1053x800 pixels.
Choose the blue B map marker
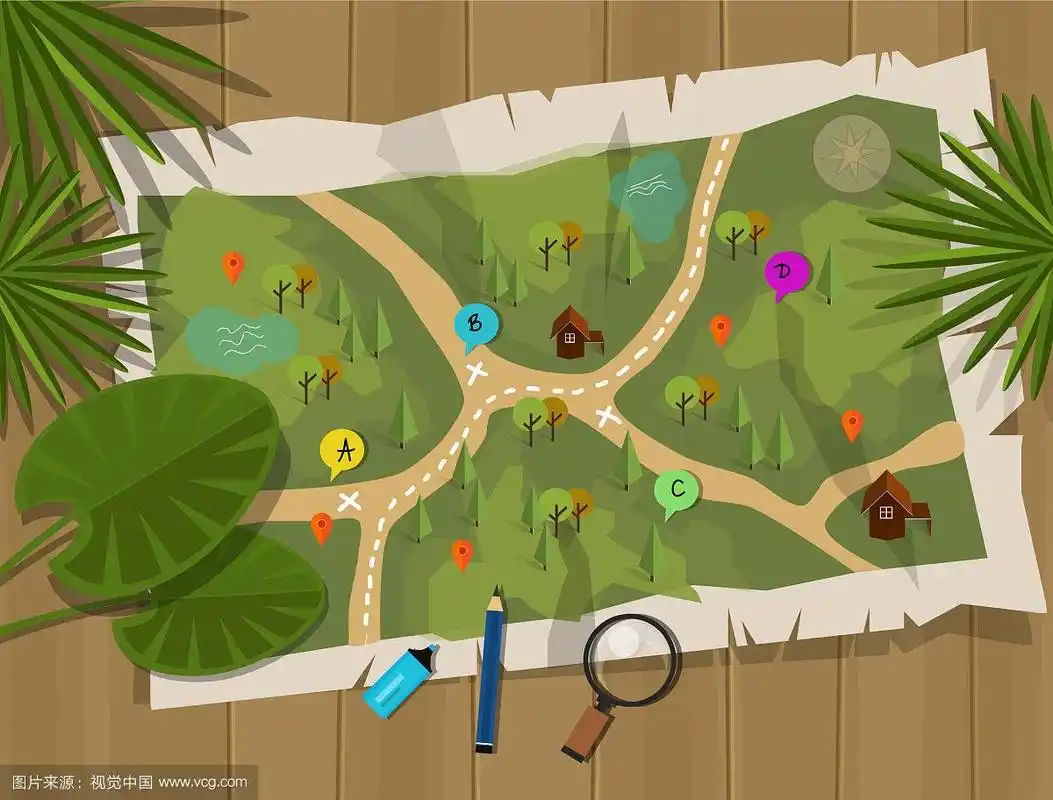[476, 324]
